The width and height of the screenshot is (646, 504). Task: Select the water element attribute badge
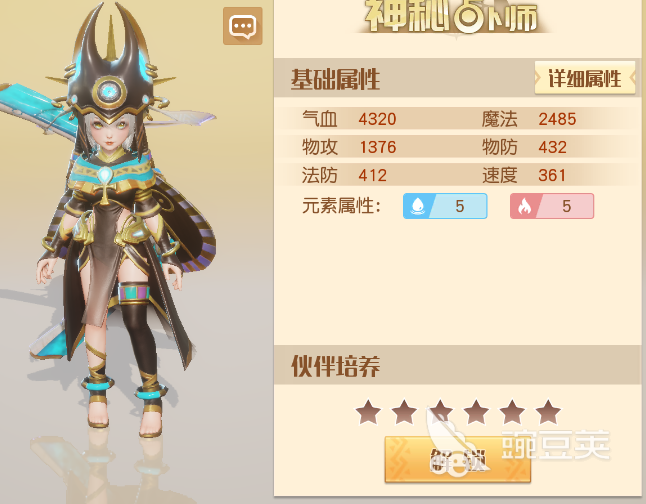click(445, 206)
